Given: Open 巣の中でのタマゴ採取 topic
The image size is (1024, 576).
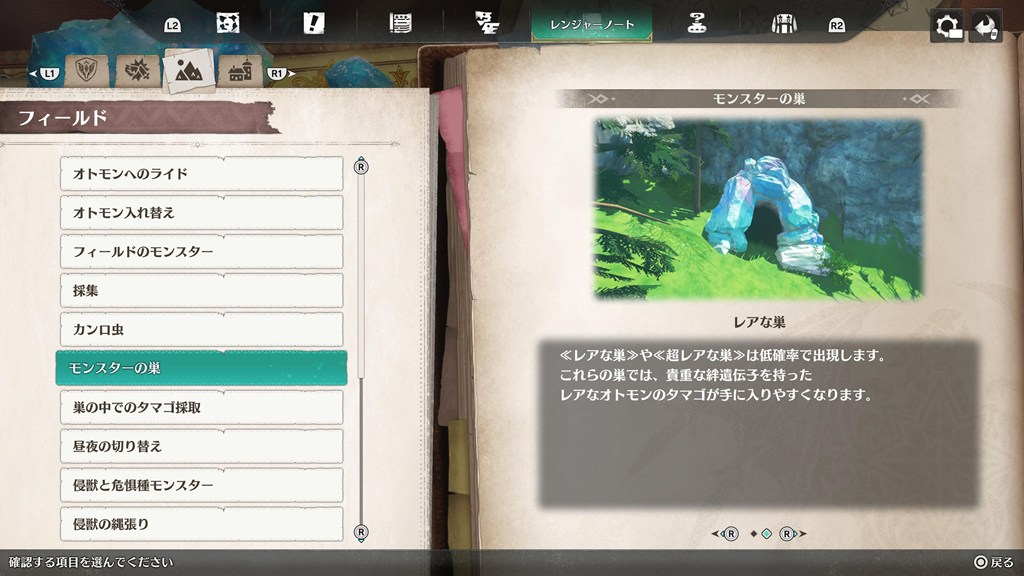Looking at the screenshot, I should pos(200,407).
